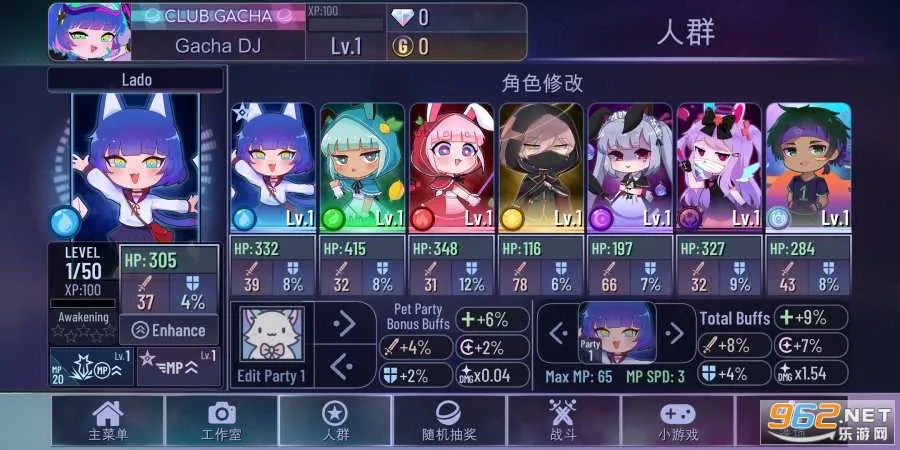Open the Gacha DJ player profile avatar
The image size is (900, 450).
[89, 32]
